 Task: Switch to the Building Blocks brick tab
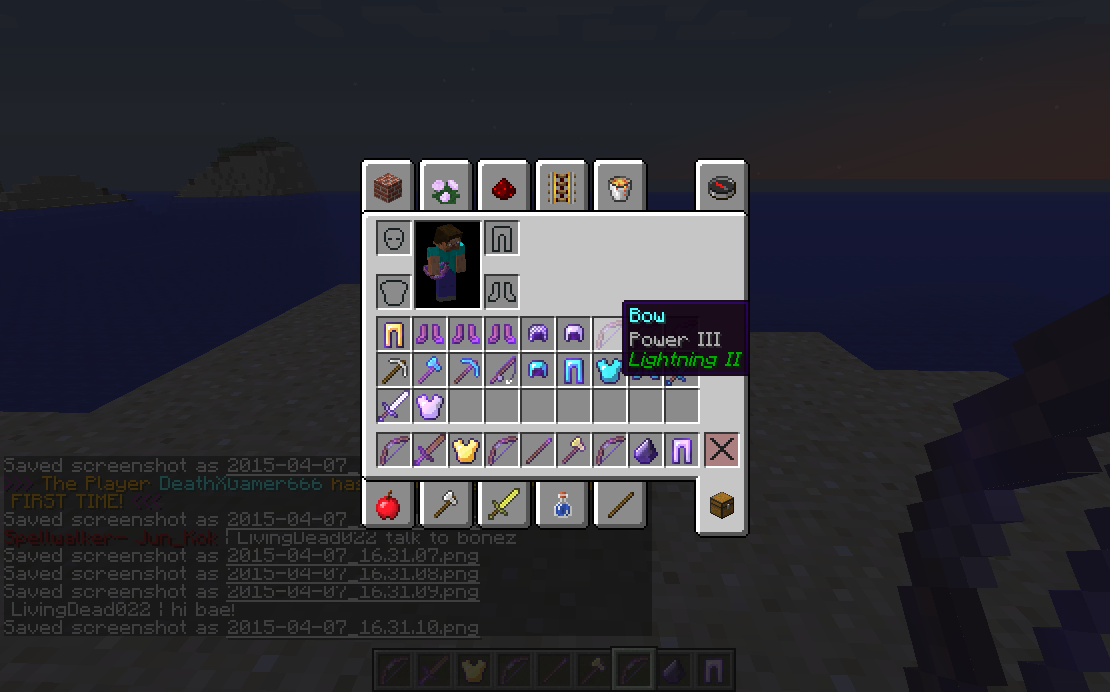(x=387, y=187)
